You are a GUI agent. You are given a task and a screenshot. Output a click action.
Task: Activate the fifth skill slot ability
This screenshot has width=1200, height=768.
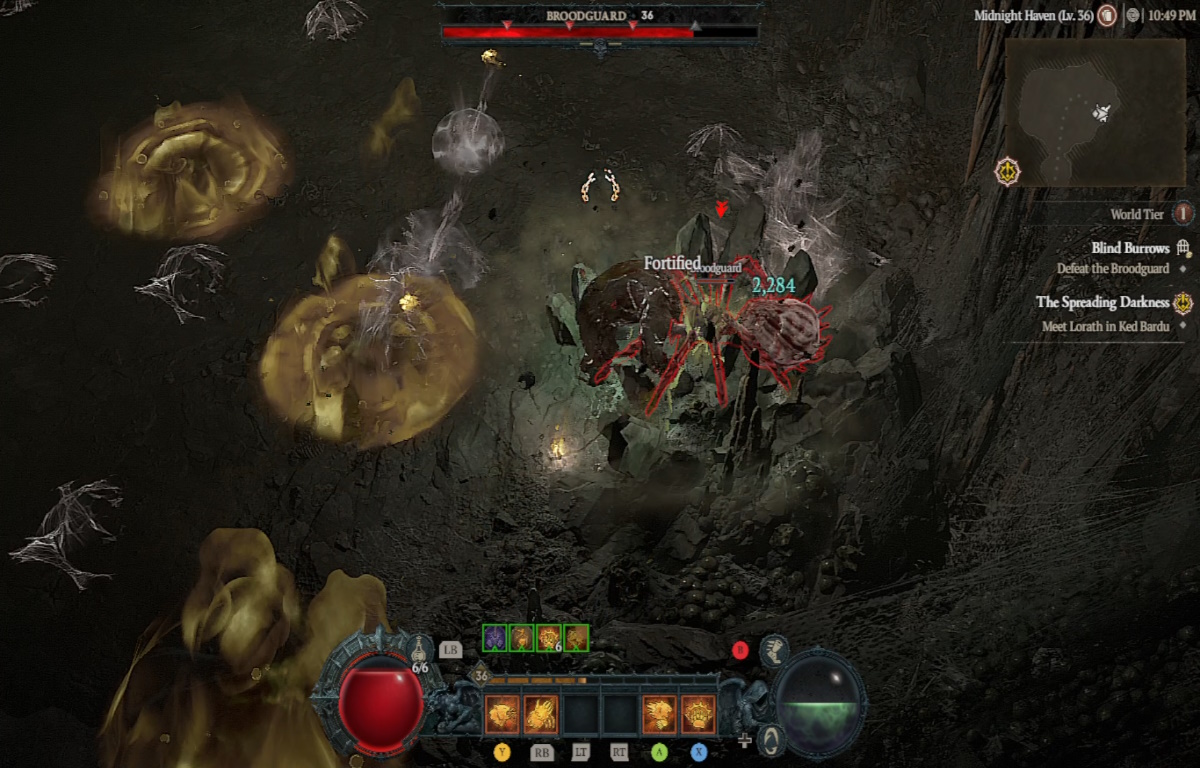point(659,714)
